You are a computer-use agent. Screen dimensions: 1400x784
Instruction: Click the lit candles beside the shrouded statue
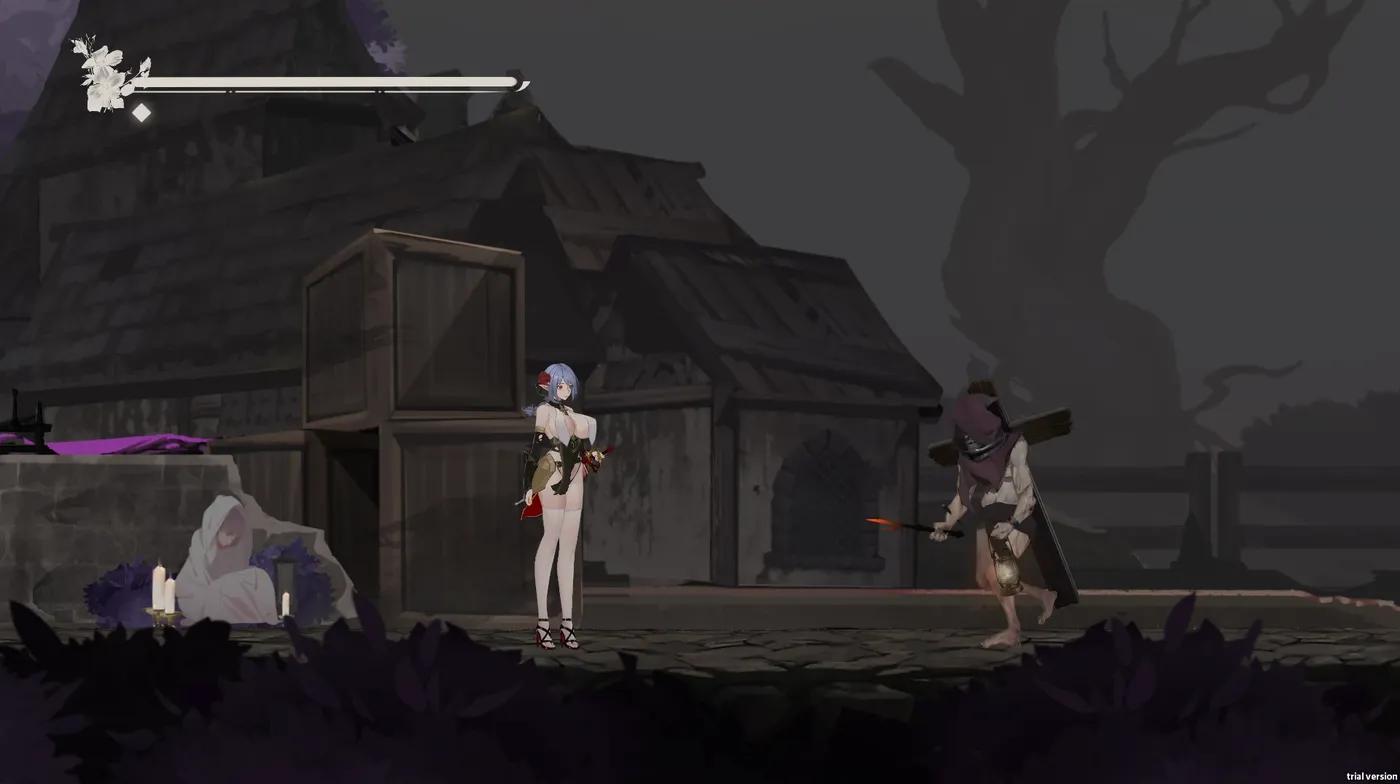(160, 585)
